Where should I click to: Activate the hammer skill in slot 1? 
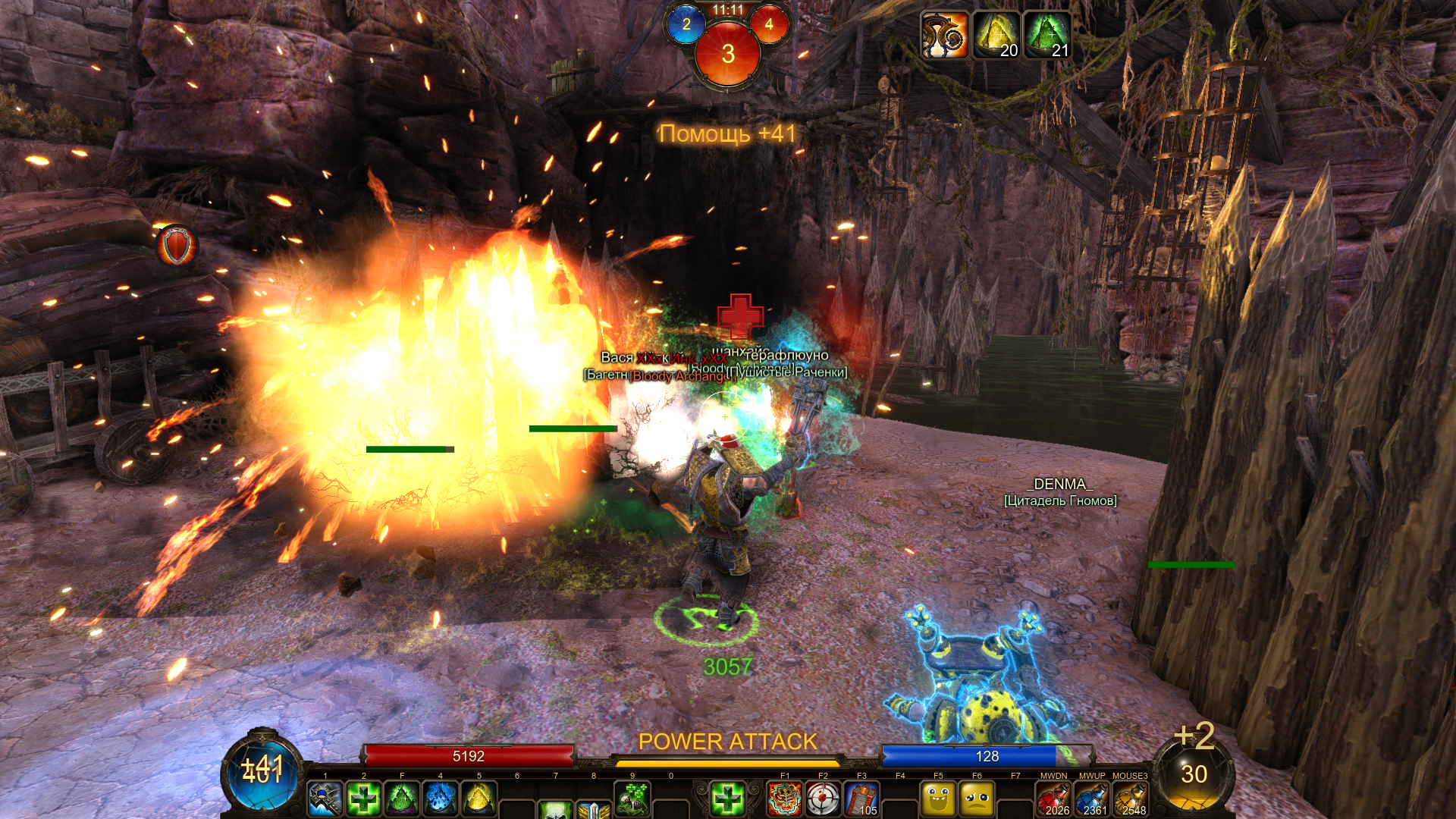tap(325, 799)
